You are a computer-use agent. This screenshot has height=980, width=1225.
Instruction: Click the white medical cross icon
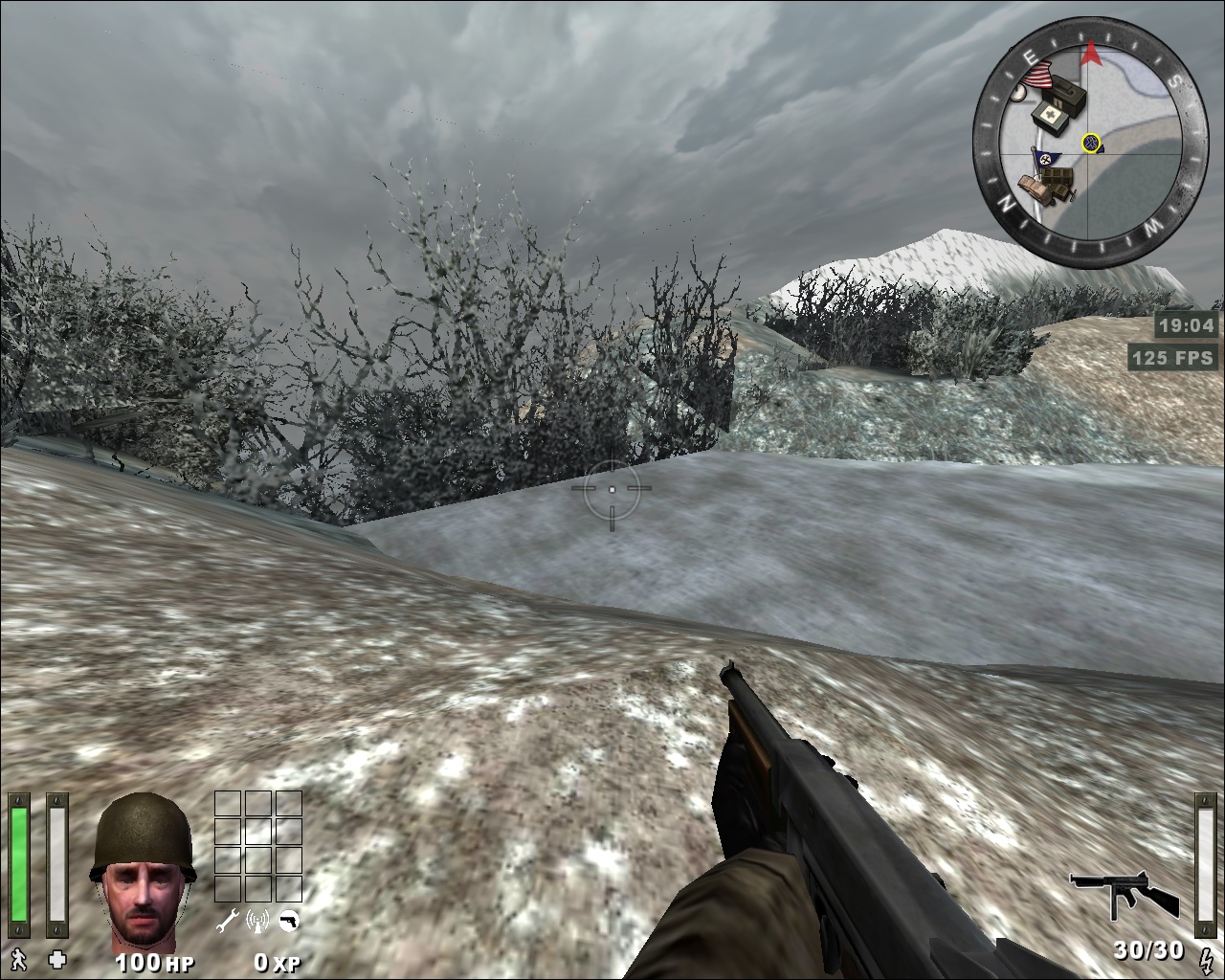click(57, 958)
